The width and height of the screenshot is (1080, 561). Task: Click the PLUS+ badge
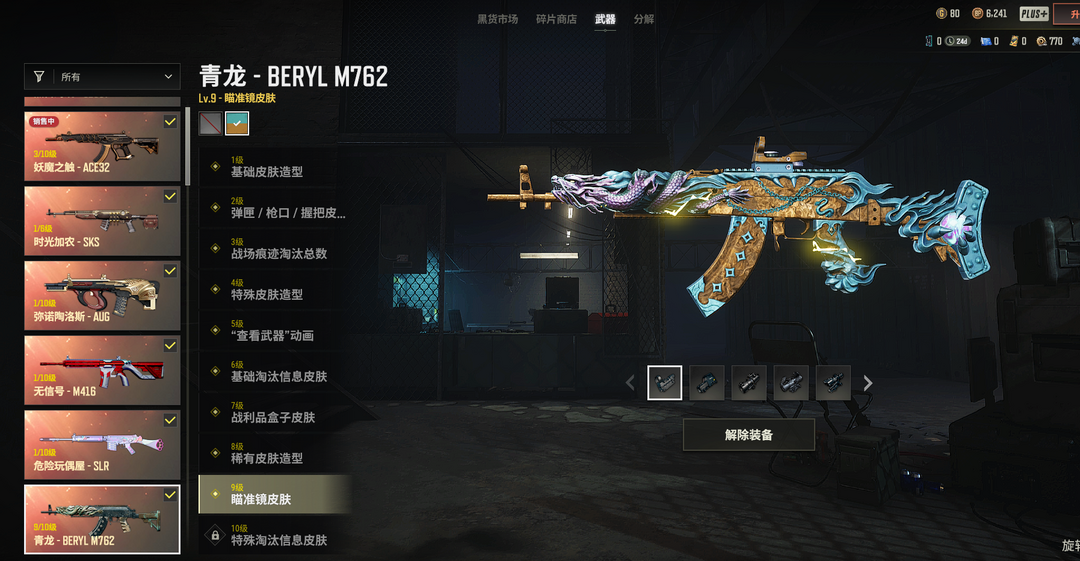(x=1034, y=14)
